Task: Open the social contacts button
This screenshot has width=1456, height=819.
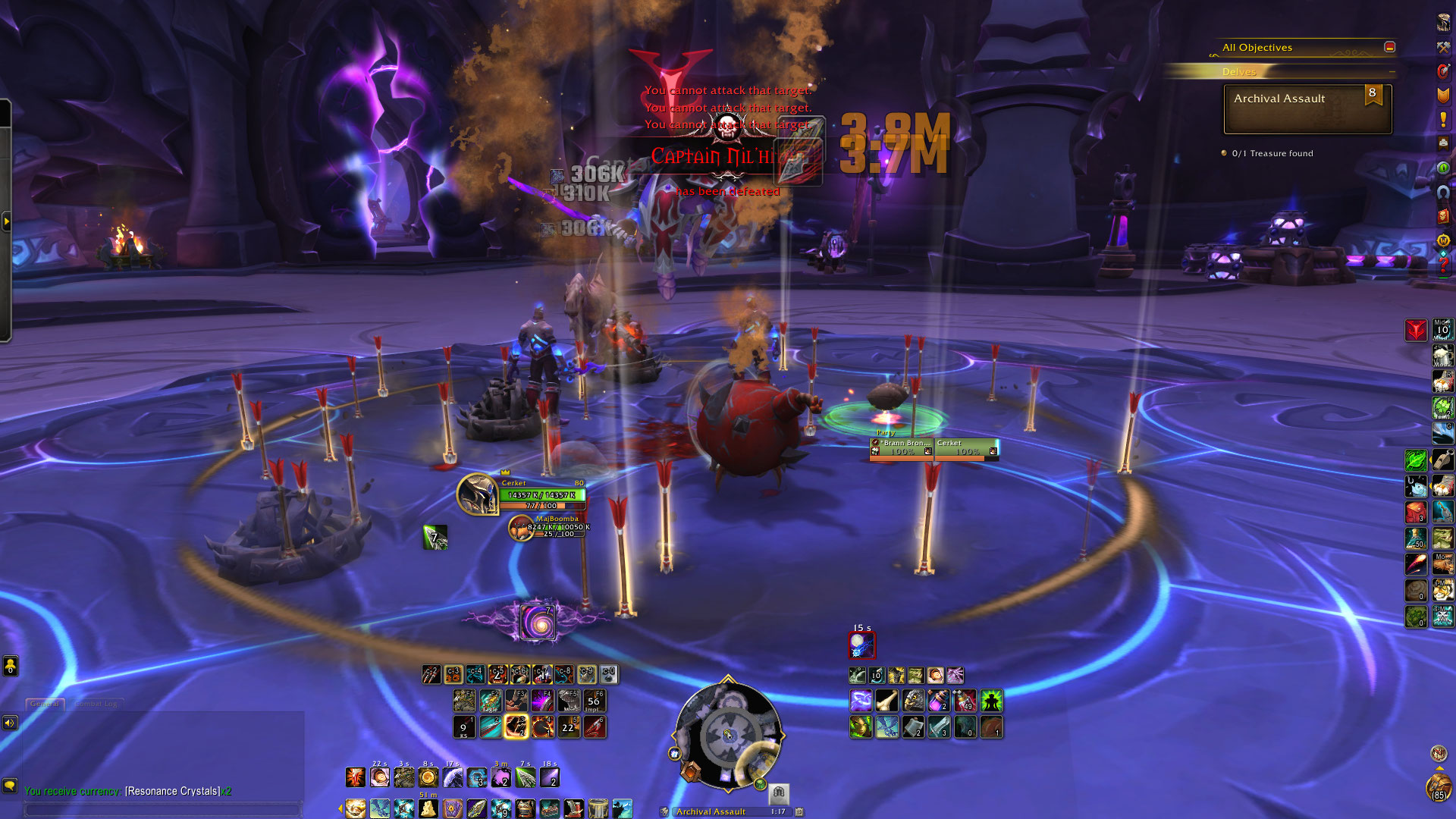Action: click(10, 666)
